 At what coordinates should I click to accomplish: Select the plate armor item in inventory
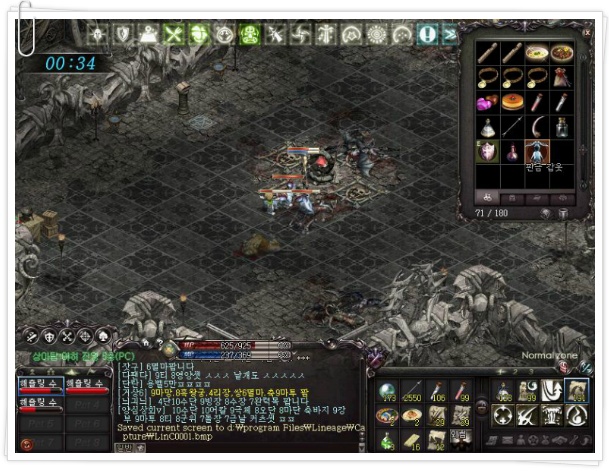coord(538,153)
